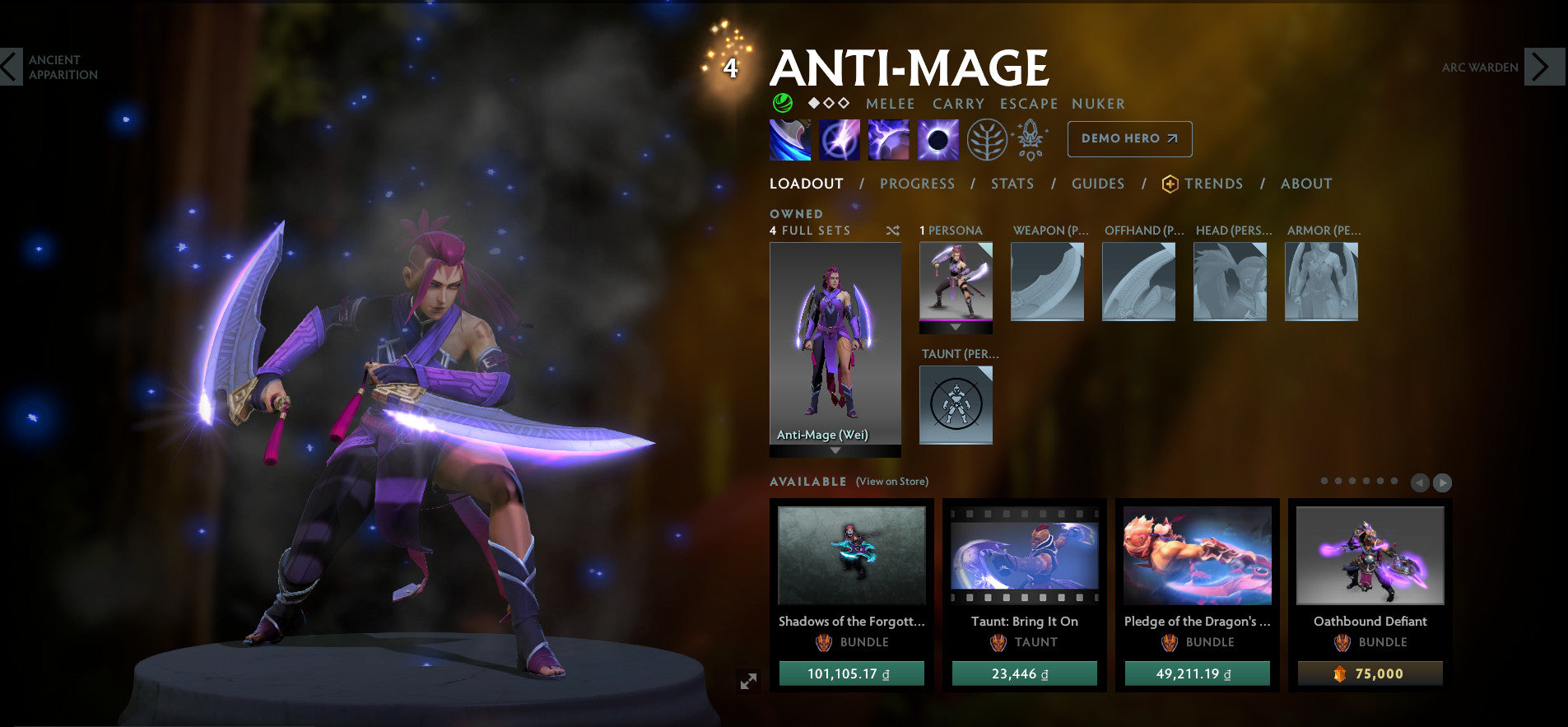Expand hero model with fullscreen arrows icon
Image resolution: width=1568 pixels, height=727 pixels.
click(x=747, y=680)
